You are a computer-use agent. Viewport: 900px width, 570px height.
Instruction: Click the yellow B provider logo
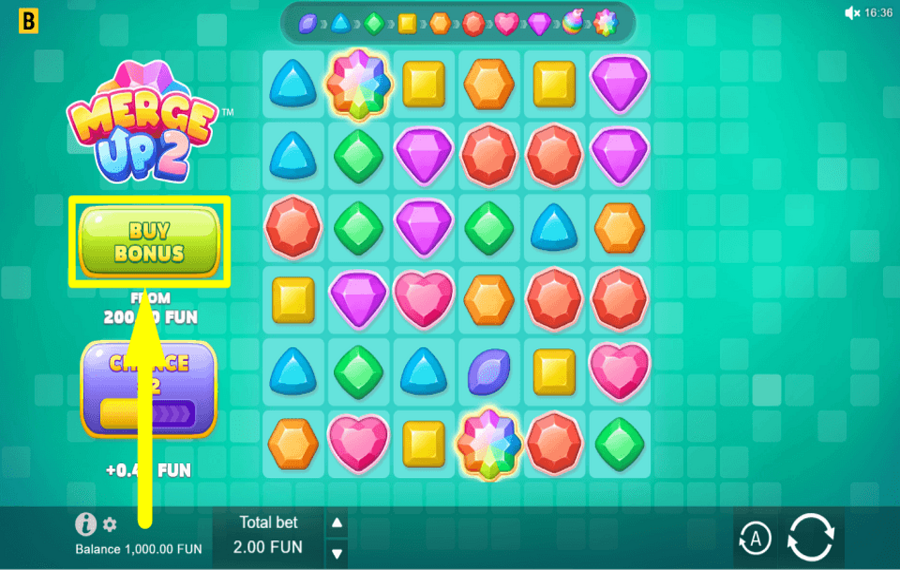(x=29, y=20)
